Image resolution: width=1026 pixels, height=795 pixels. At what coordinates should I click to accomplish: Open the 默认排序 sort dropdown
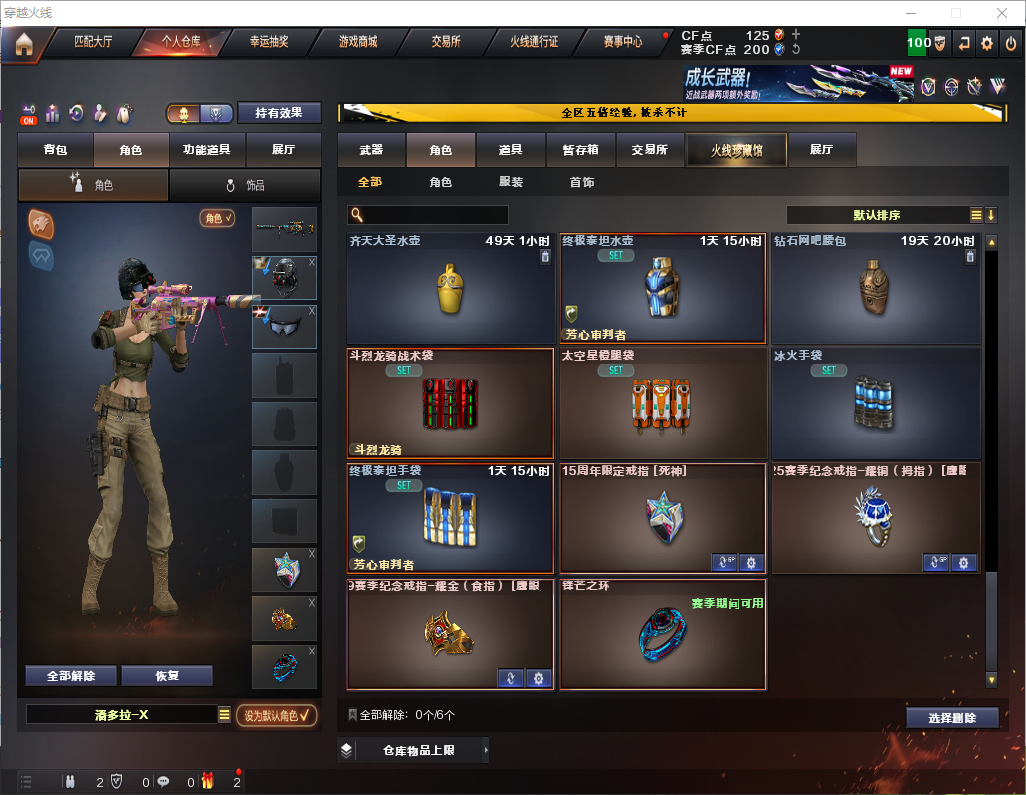click(x=876, y=215)
